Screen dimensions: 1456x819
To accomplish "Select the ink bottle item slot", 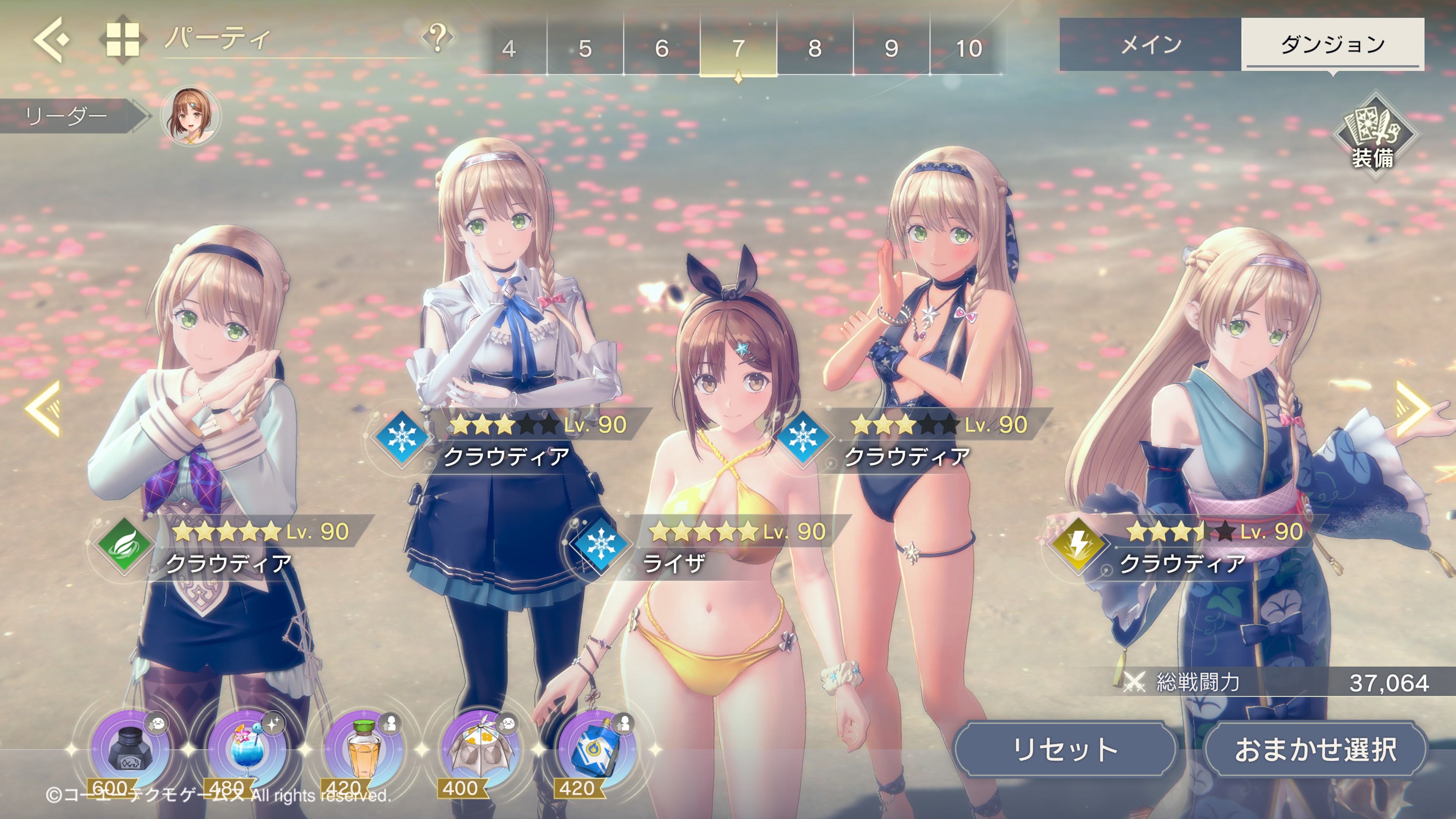I will pos(130,749).
